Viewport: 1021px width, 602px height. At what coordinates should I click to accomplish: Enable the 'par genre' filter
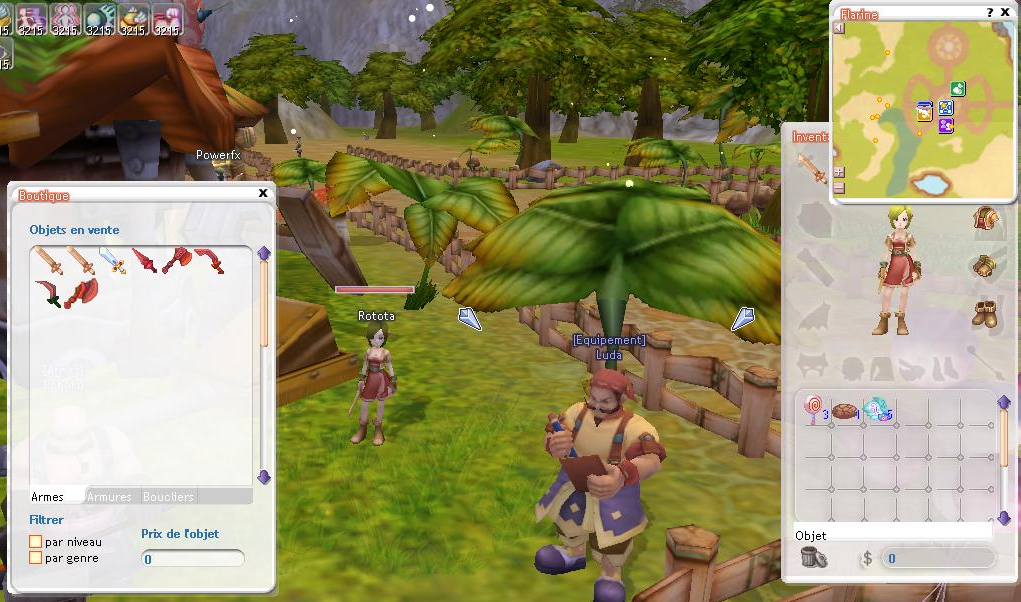pyautogui.click(x=36, y=558)
